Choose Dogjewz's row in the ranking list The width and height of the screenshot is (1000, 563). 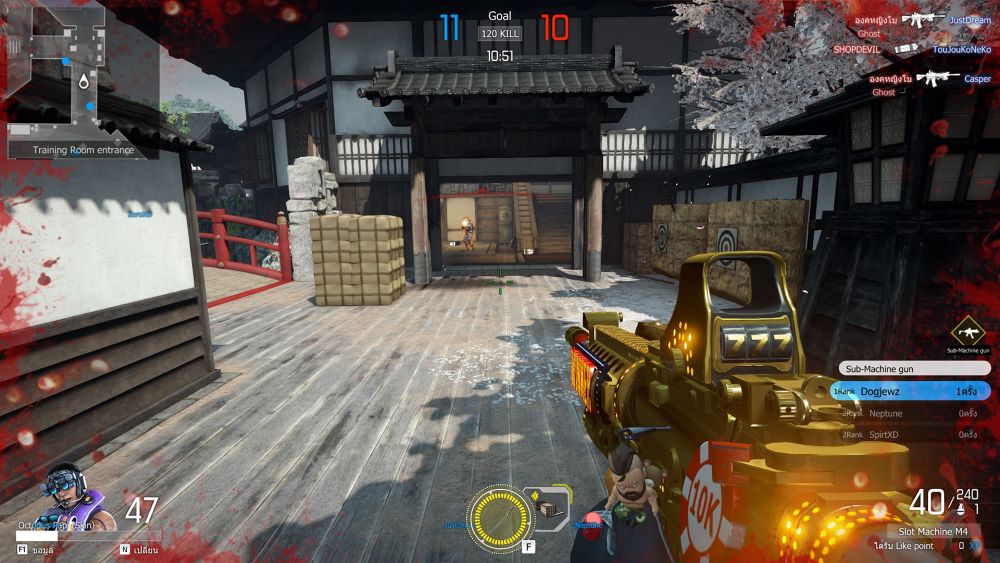pyautogui.click(x=910, y=391)
